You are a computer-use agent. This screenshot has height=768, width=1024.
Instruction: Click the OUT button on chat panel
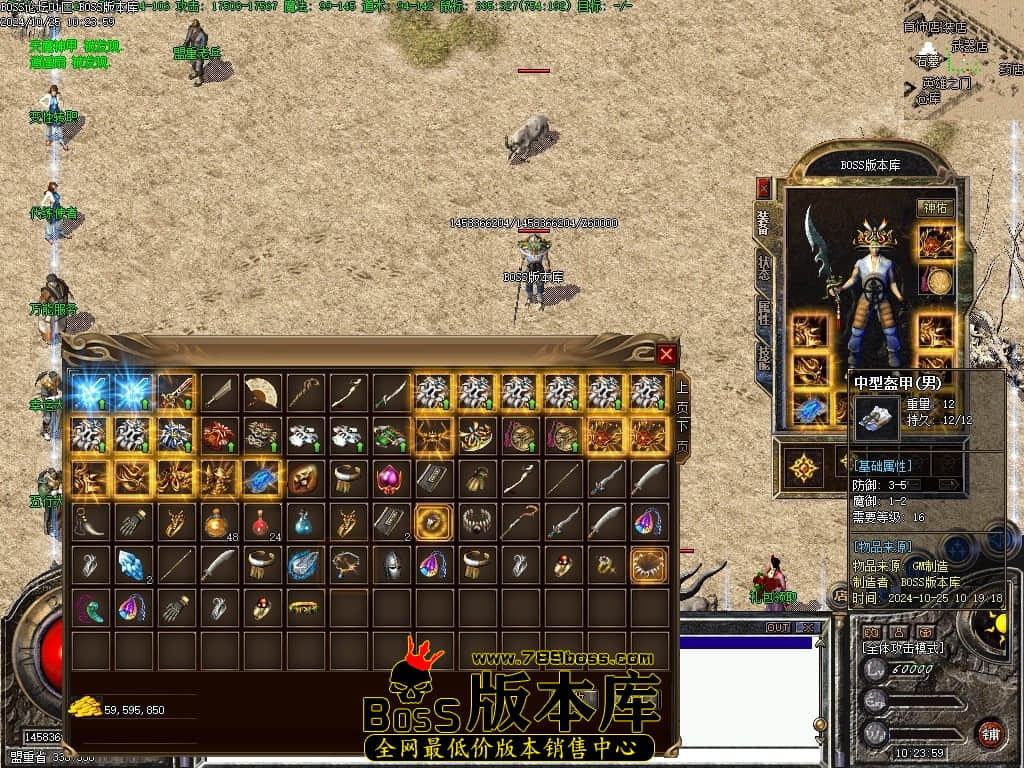pyautogui.click(x=778, y=628)
